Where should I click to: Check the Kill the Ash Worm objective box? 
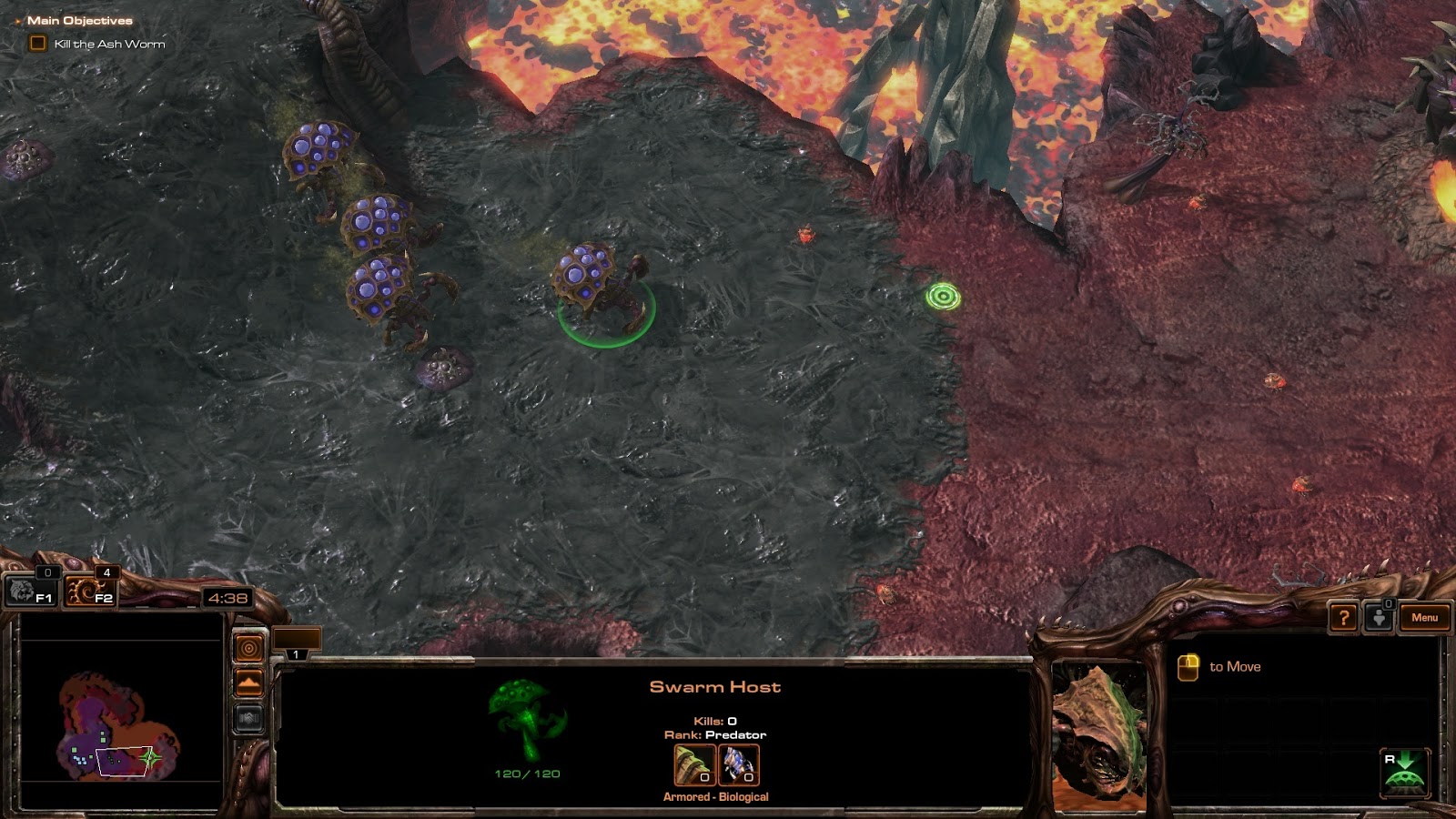pyautogui.click(x=37, y=42)
